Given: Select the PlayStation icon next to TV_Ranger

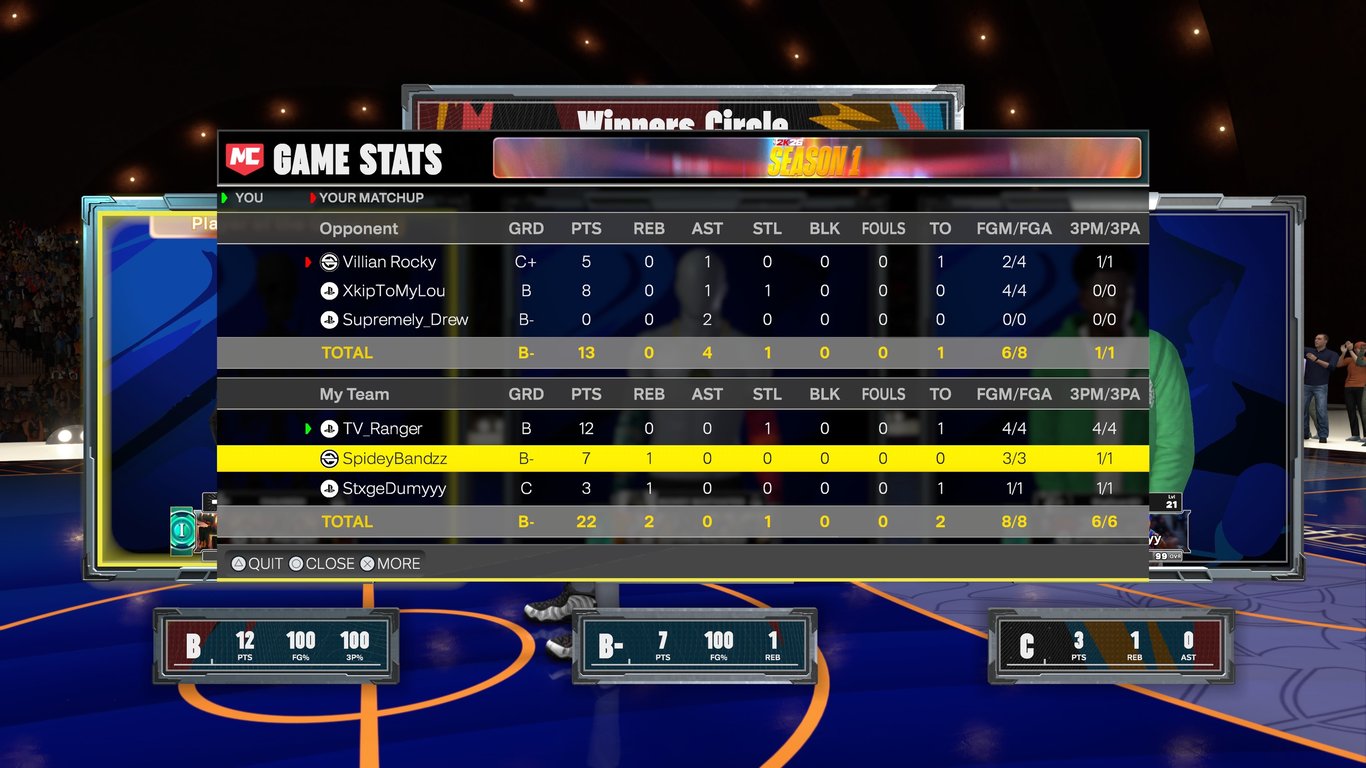Looking at the screenshot, I should click(x=330, y=428).
